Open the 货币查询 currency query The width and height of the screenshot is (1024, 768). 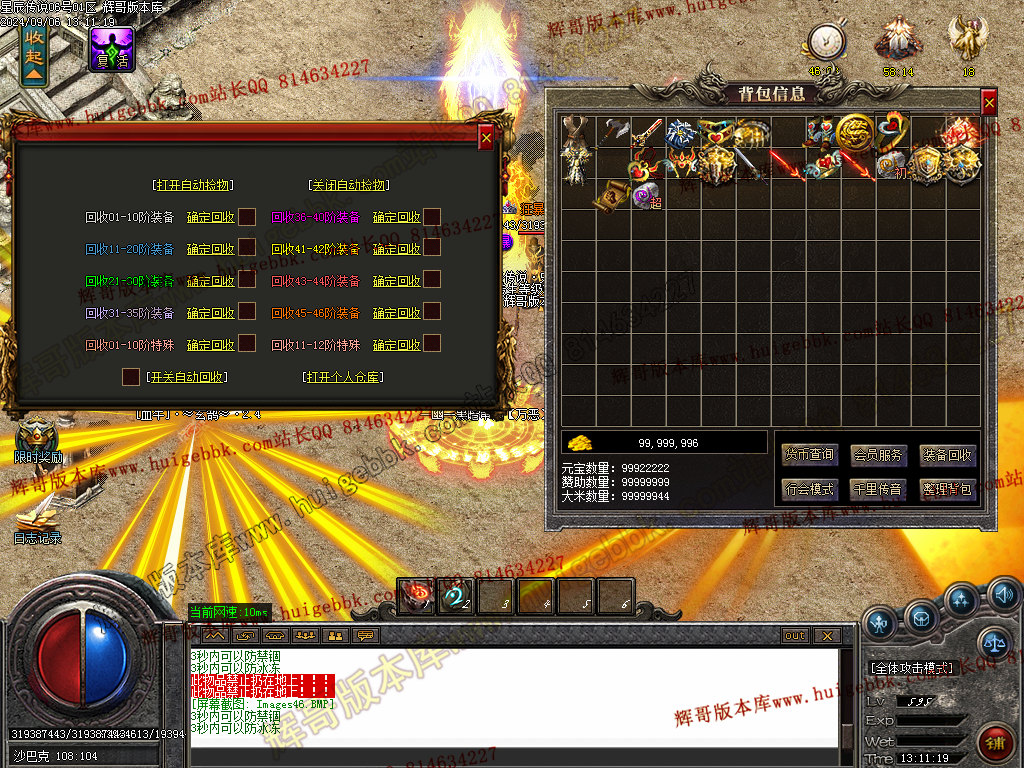(x=810, y=455)
